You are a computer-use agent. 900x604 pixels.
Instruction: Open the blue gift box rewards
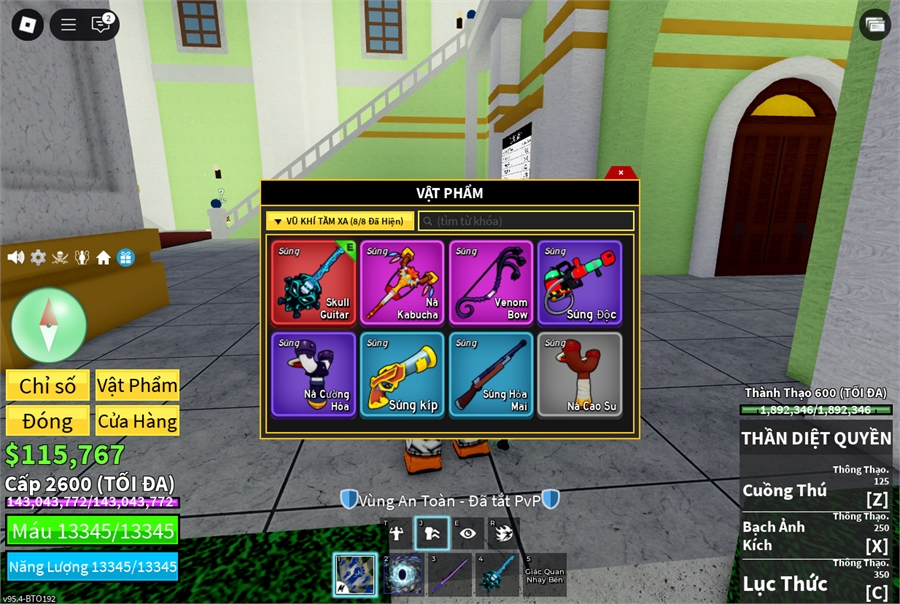coord(125,257)
